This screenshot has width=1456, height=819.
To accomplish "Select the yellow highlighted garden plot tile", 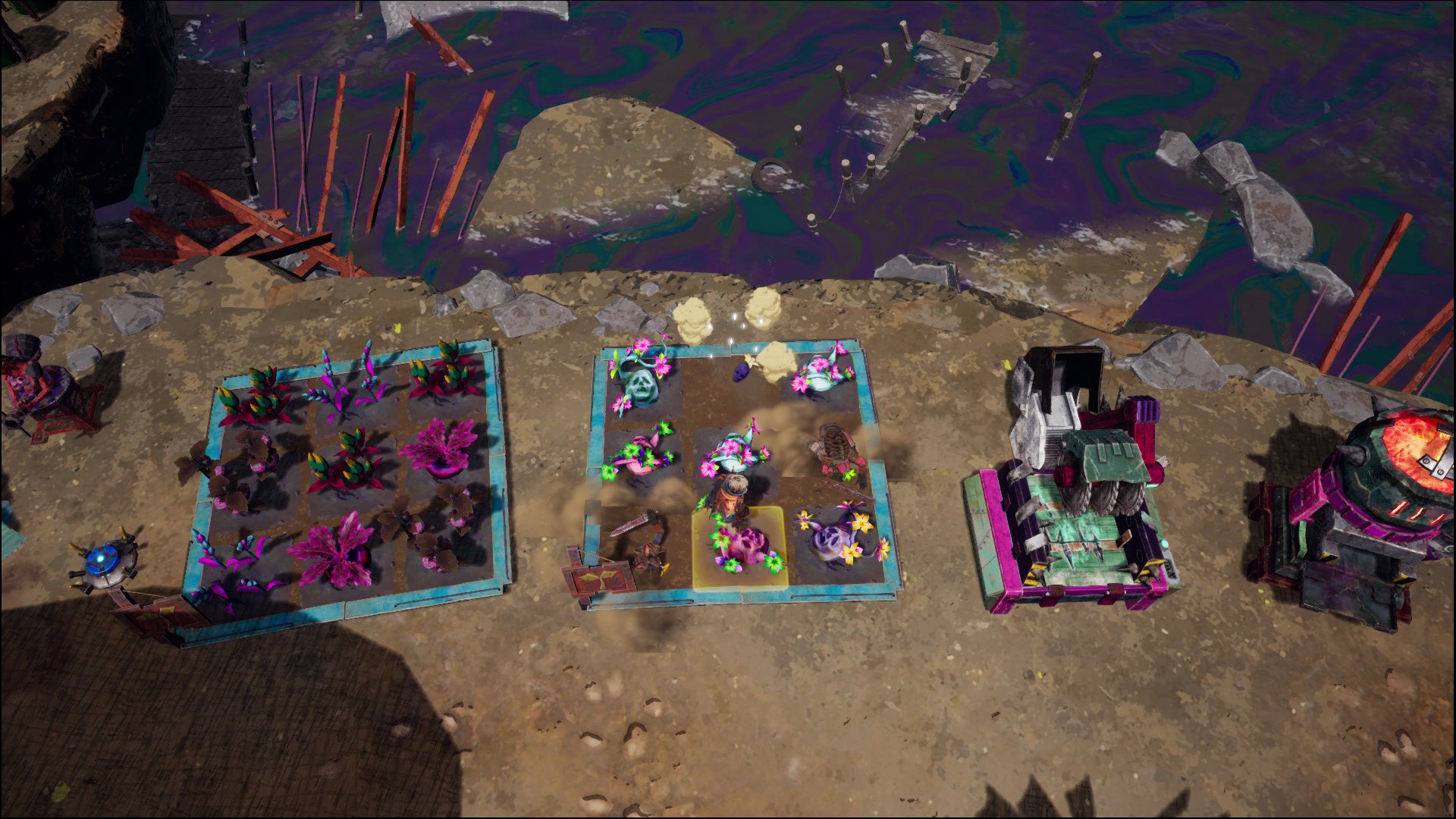I will tap(741, 548).
